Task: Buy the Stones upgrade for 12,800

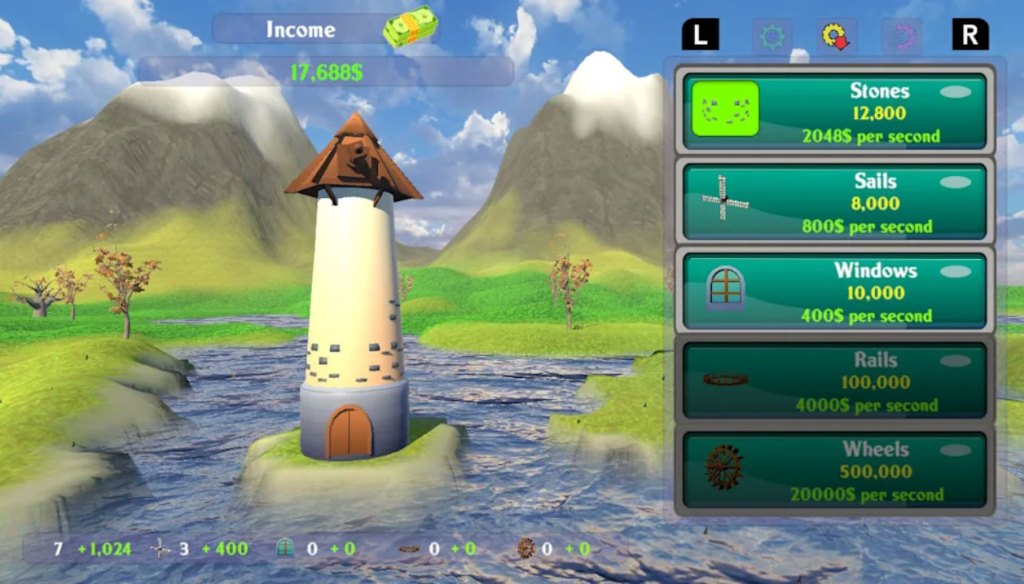Action: click(834, 111)
